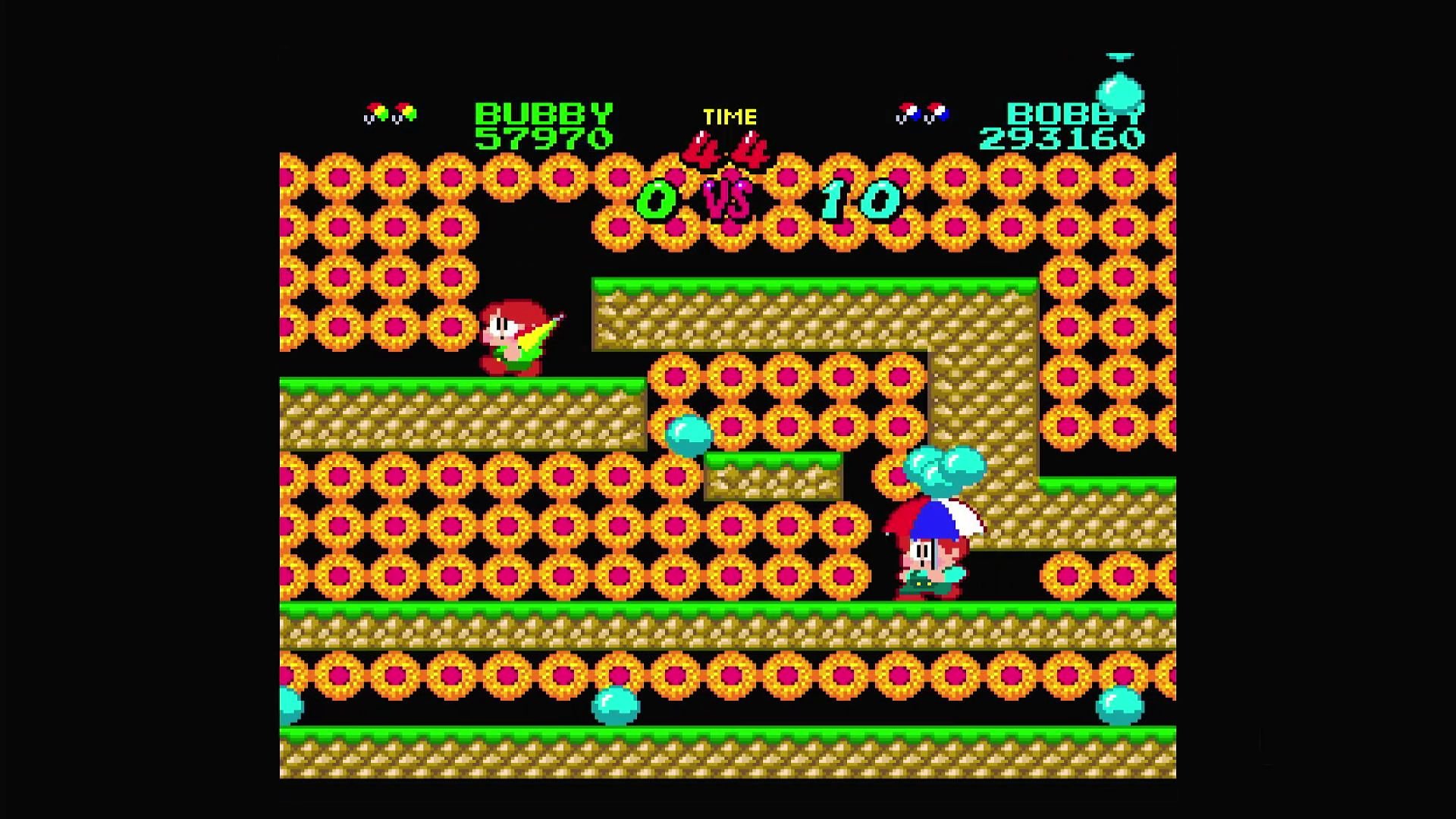
Task: Select the first blue umbrella icon beside BOBBY
Action: pyautogui.click(x=907, y=111)
